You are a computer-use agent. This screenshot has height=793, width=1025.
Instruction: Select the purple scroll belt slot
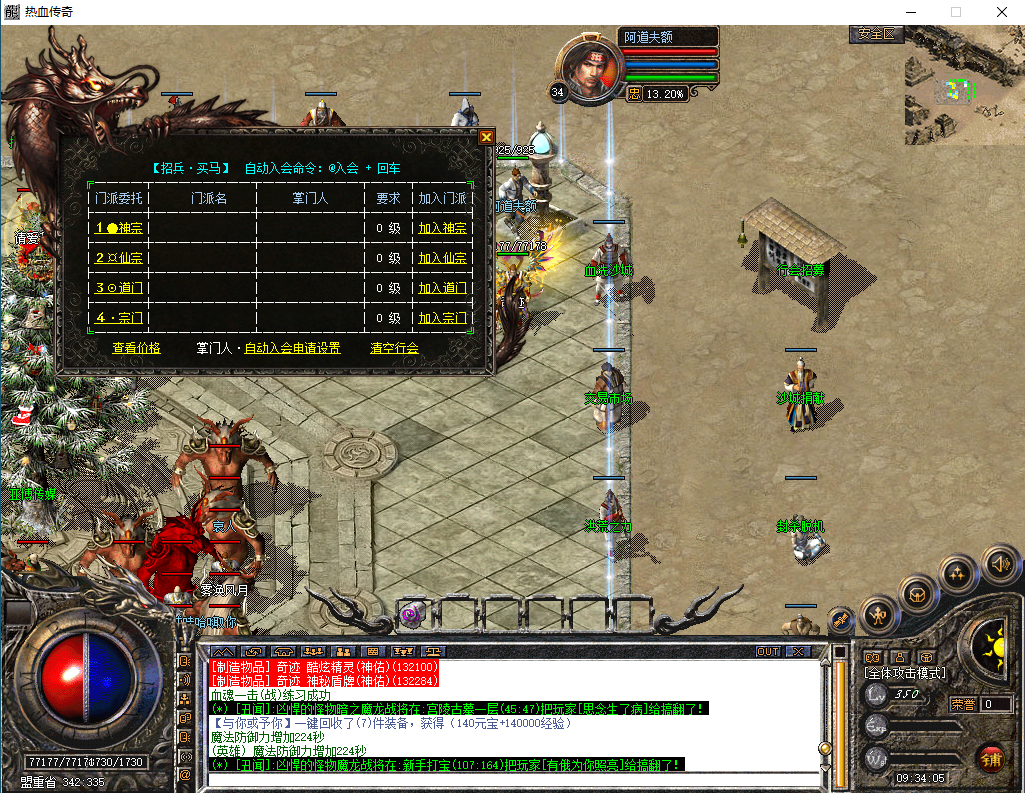(411, 614)
